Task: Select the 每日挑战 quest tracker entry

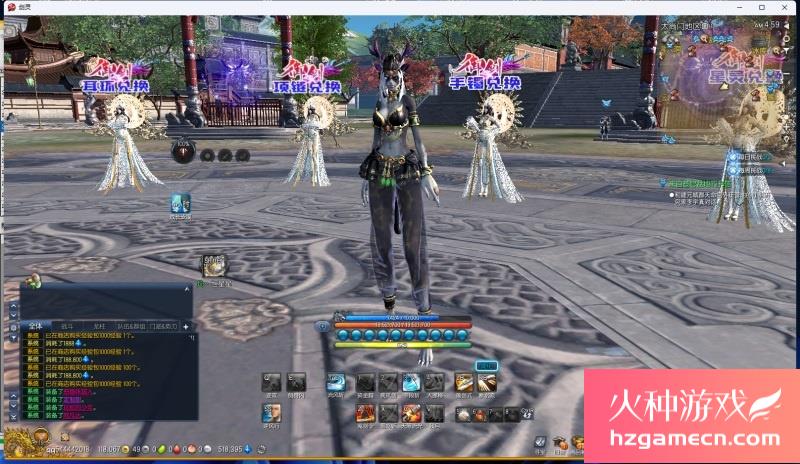Action: coord(749,156)
